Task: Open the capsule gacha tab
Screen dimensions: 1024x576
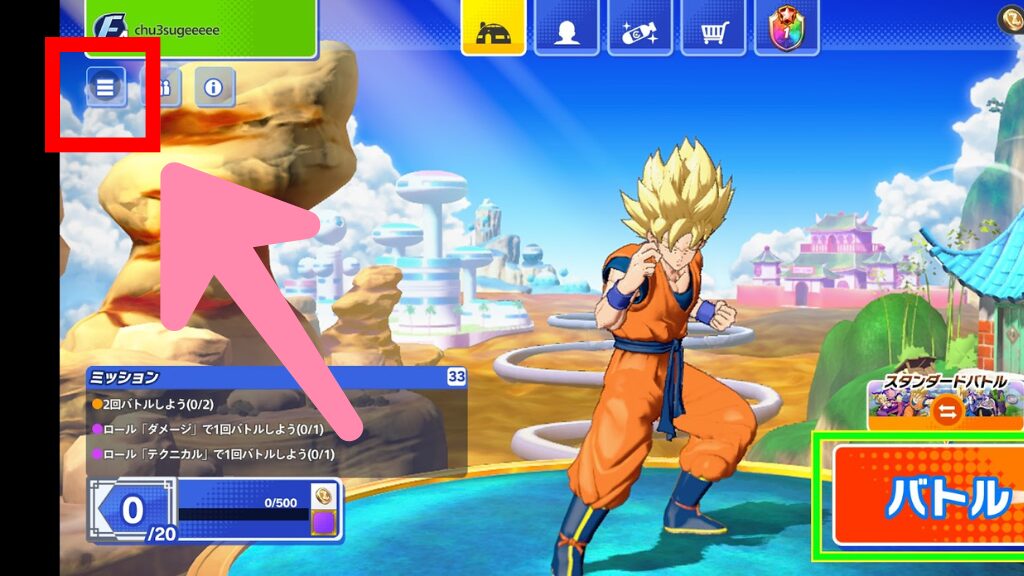Action: point(640,28)
